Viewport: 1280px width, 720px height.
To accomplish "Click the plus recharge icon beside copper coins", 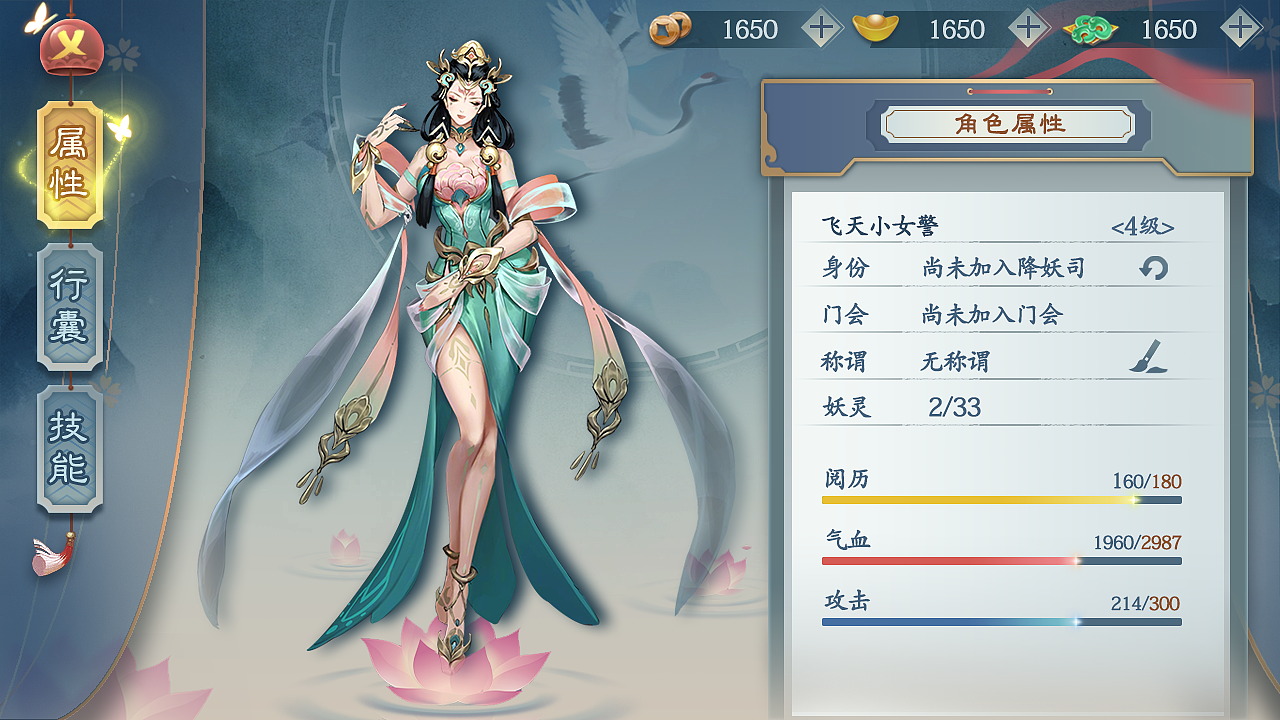I will coord(822,29).
